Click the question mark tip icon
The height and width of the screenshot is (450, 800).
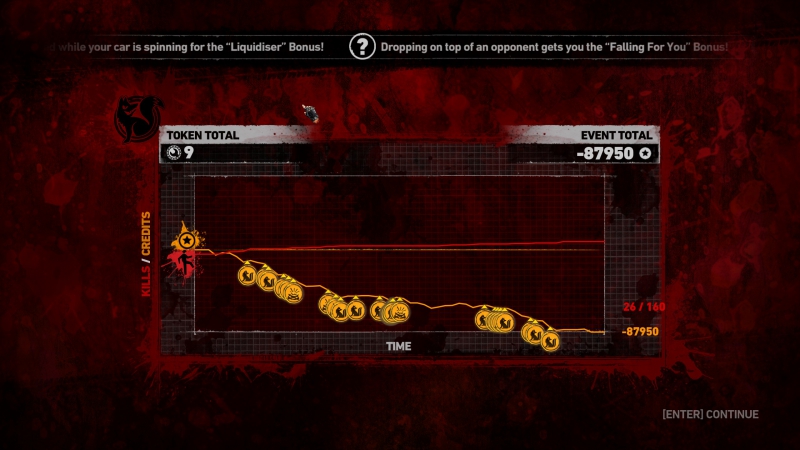(361, 46)
